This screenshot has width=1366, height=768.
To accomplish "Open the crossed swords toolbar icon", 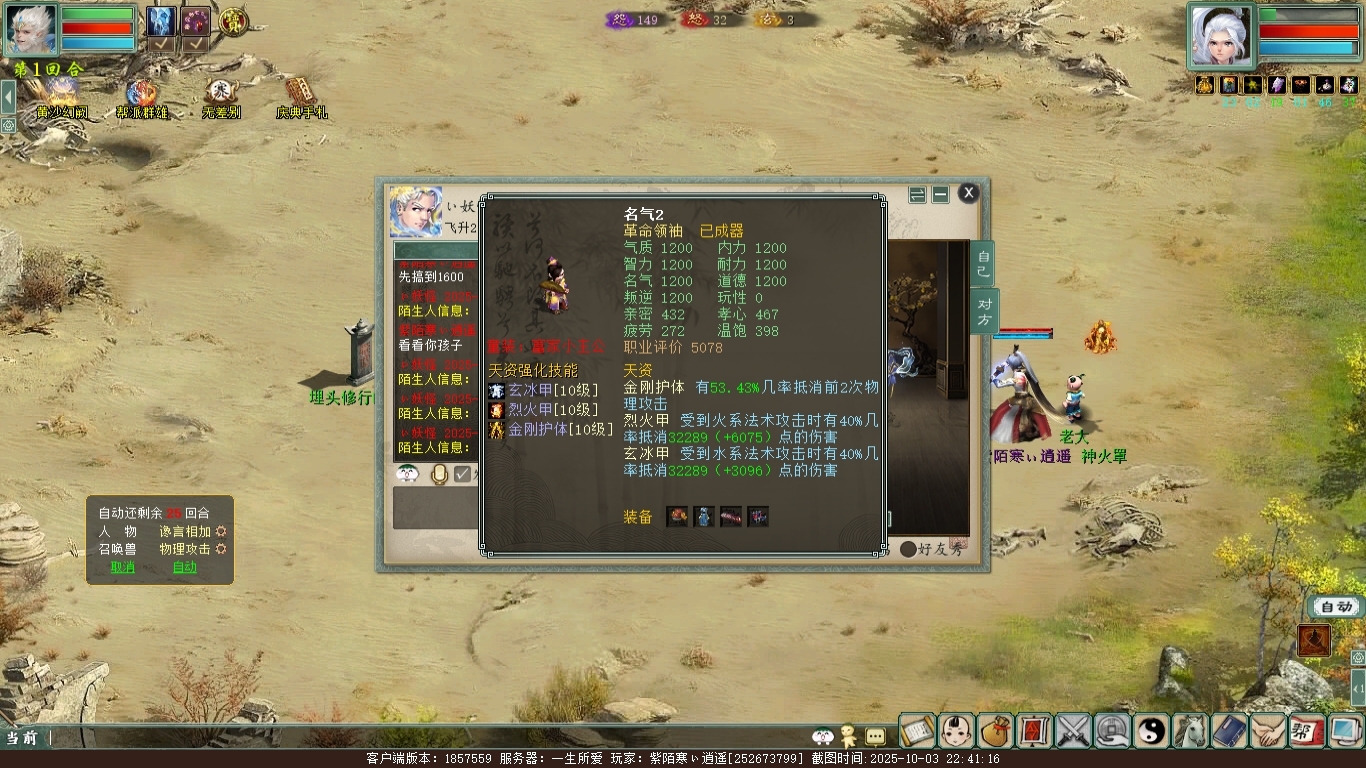I will (1074, 731).
